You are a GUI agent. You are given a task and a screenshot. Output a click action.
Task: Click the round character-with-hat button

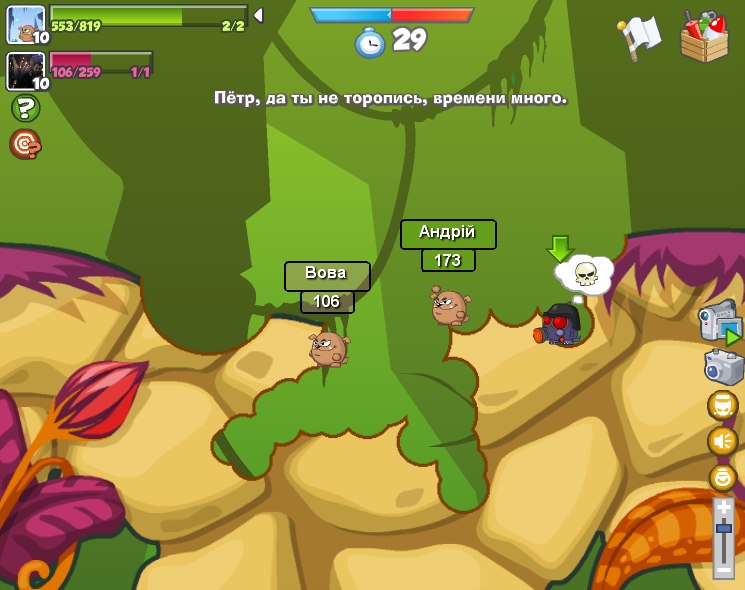click(x=722, y=405)
